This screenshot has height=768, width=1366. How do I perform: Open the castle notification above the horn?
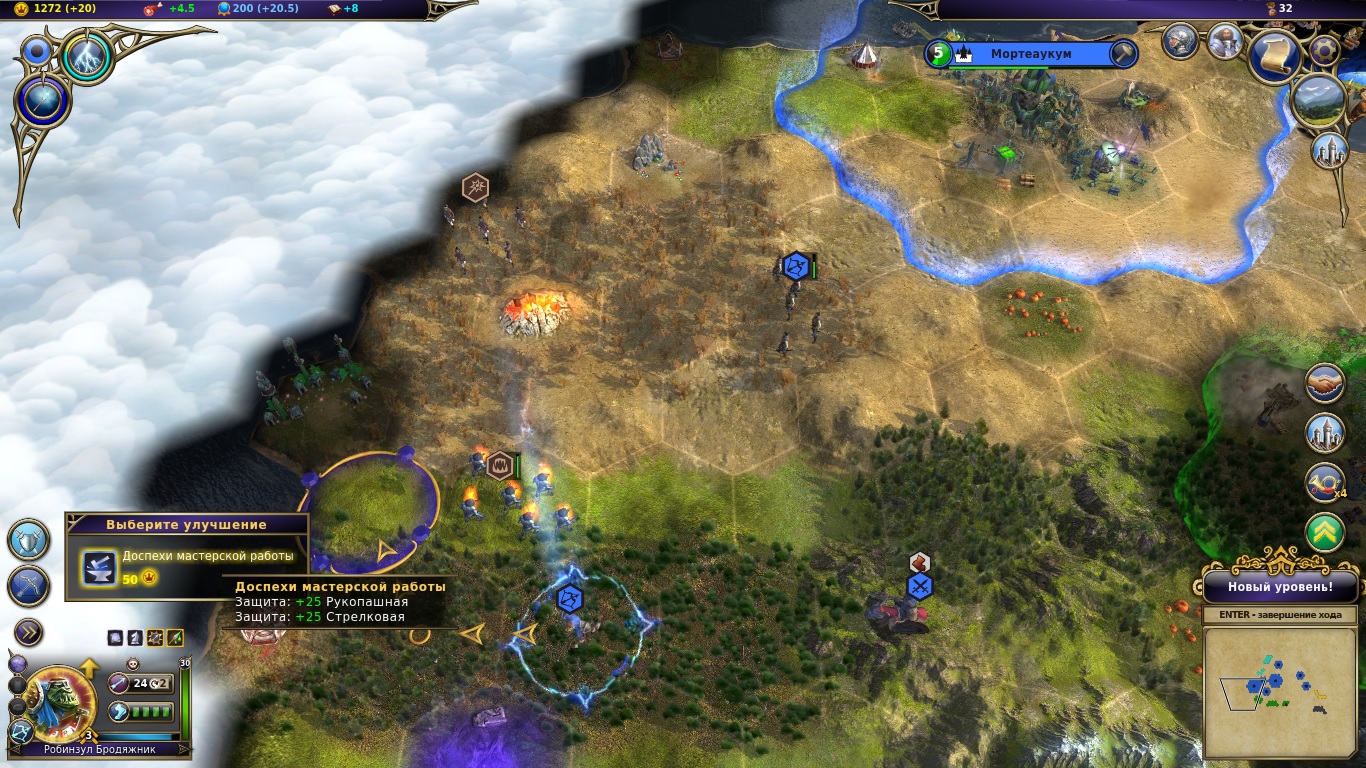click(1325, 433)
